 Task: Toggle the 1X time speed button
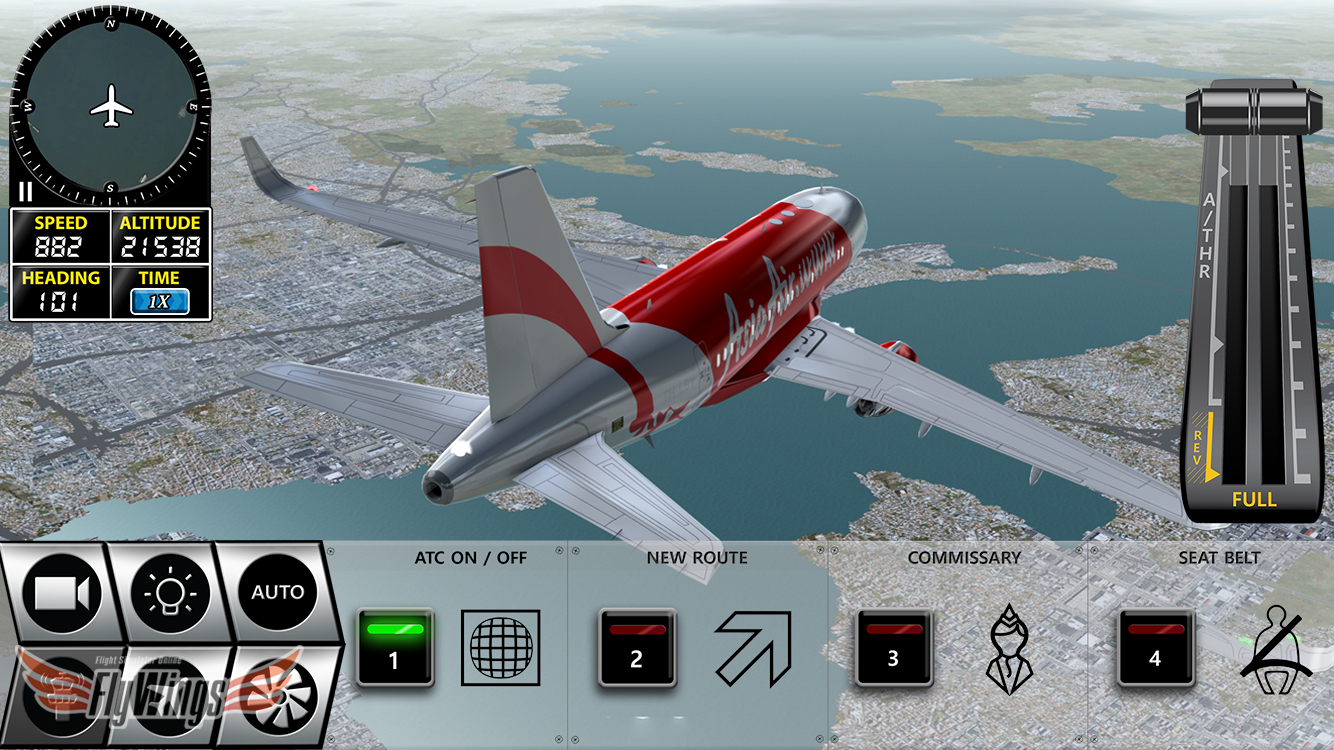click(x=160, y=301)
